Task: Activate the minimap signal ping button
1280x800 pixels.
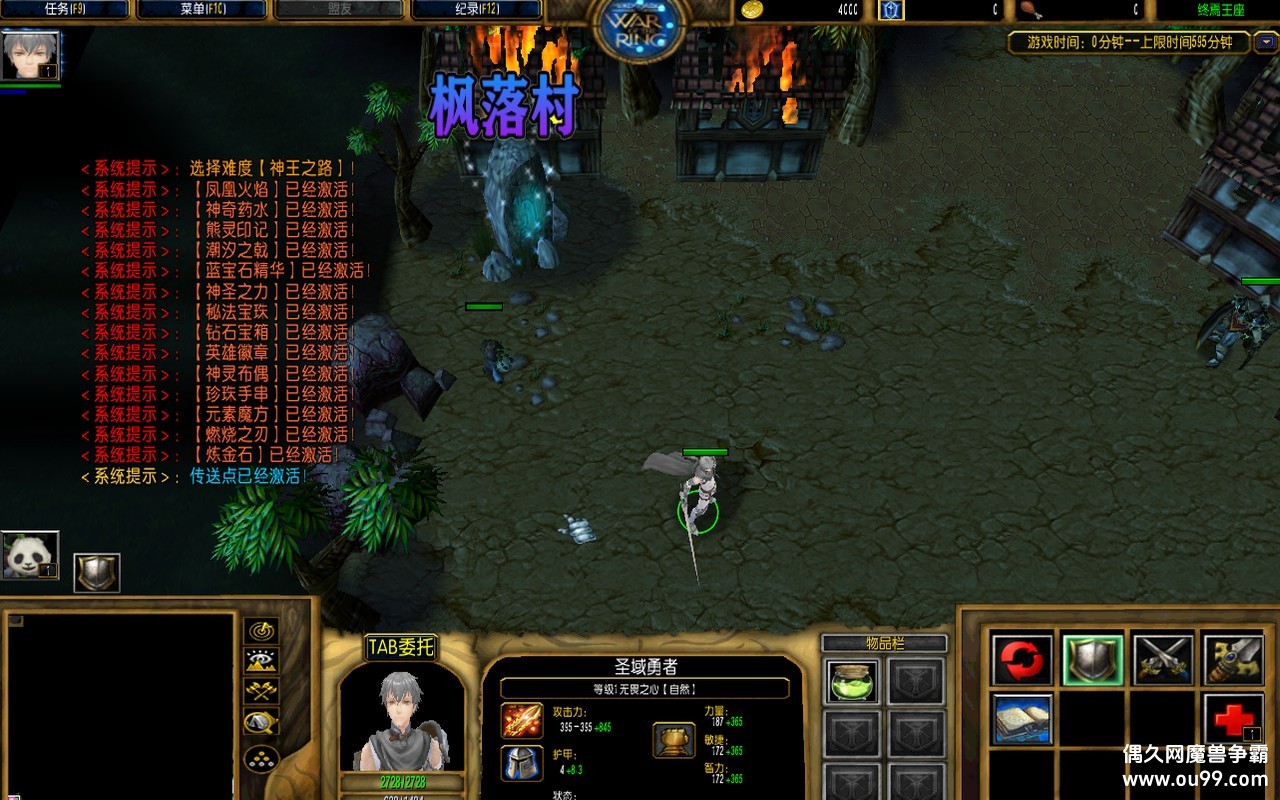Action: 261,631
